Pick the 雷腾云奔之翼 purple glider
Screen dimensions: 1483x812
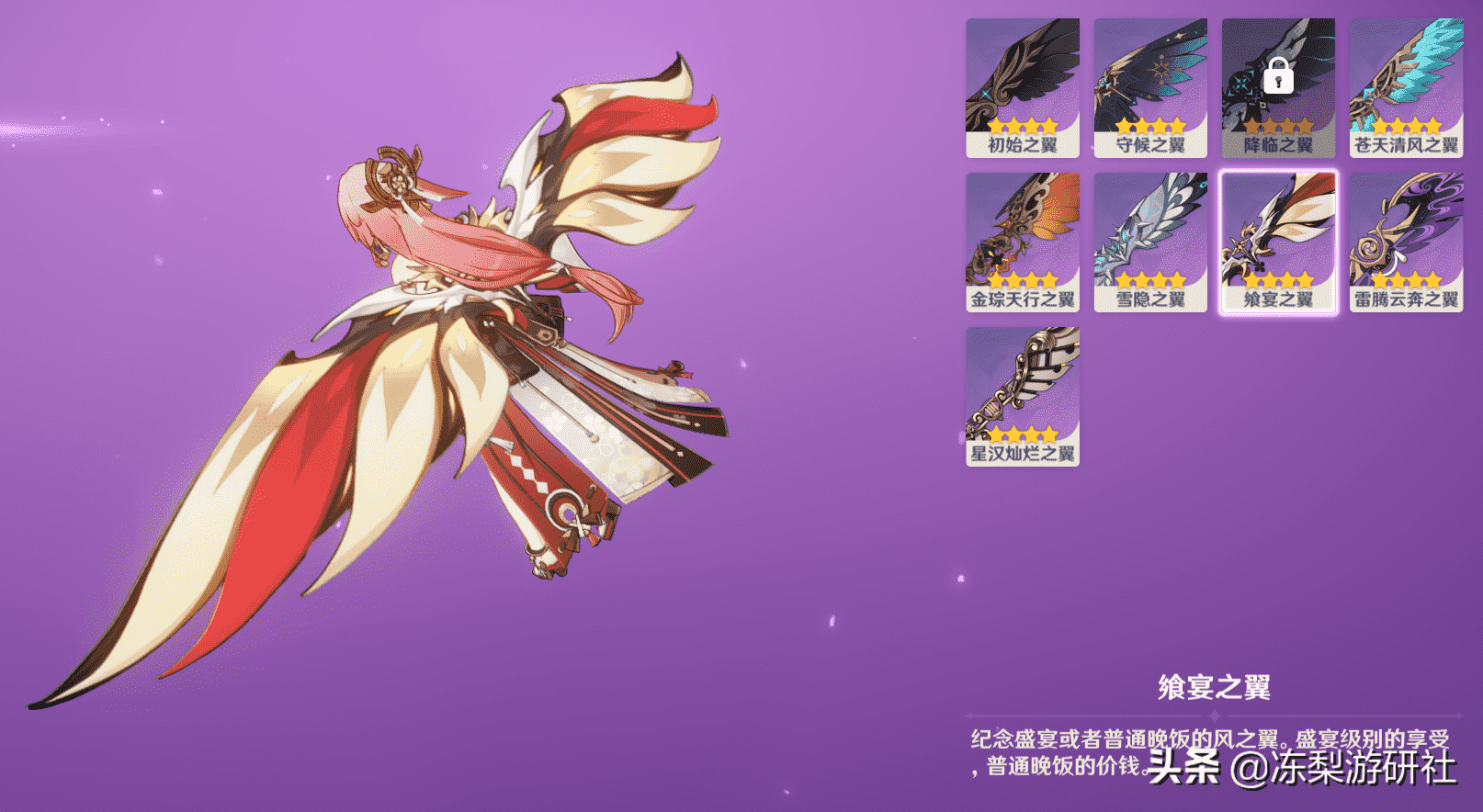[x=1406, y=242]
